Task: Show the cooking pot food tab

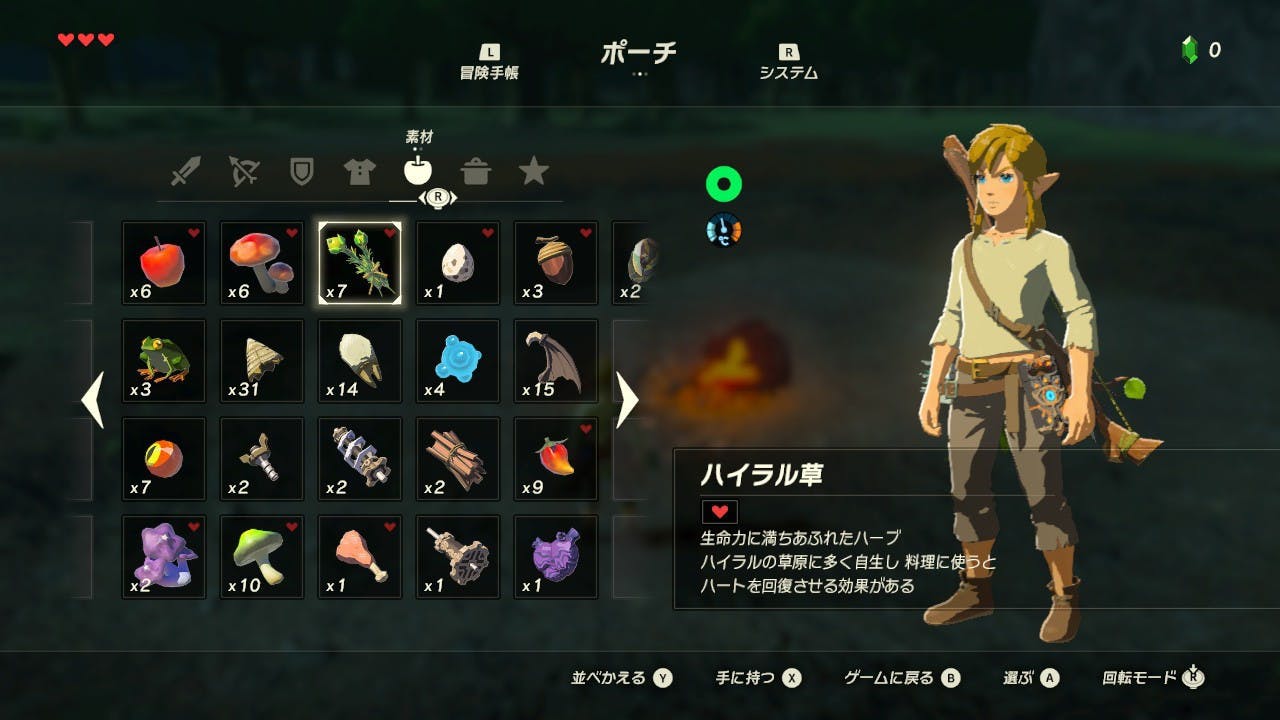Action: (476, 172)
